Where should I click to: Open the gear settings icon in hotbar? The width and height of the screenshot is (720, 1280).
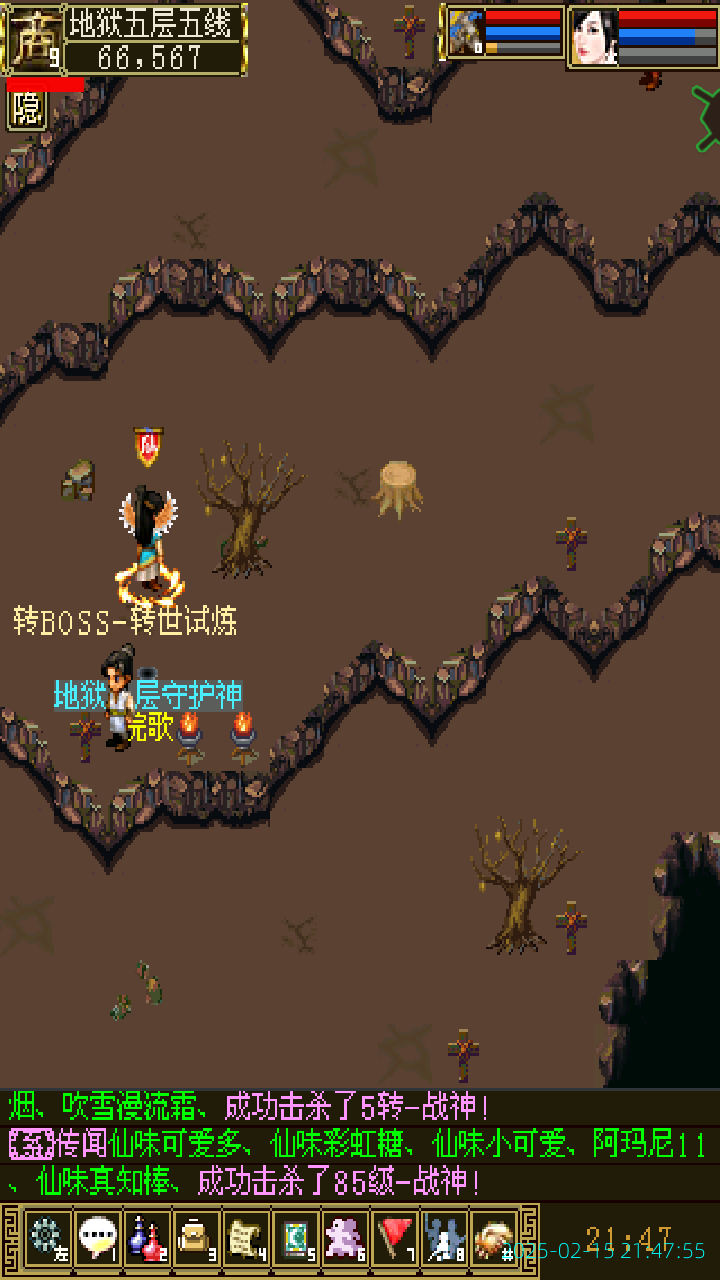pyautogui.click(x=47, y=1238)
